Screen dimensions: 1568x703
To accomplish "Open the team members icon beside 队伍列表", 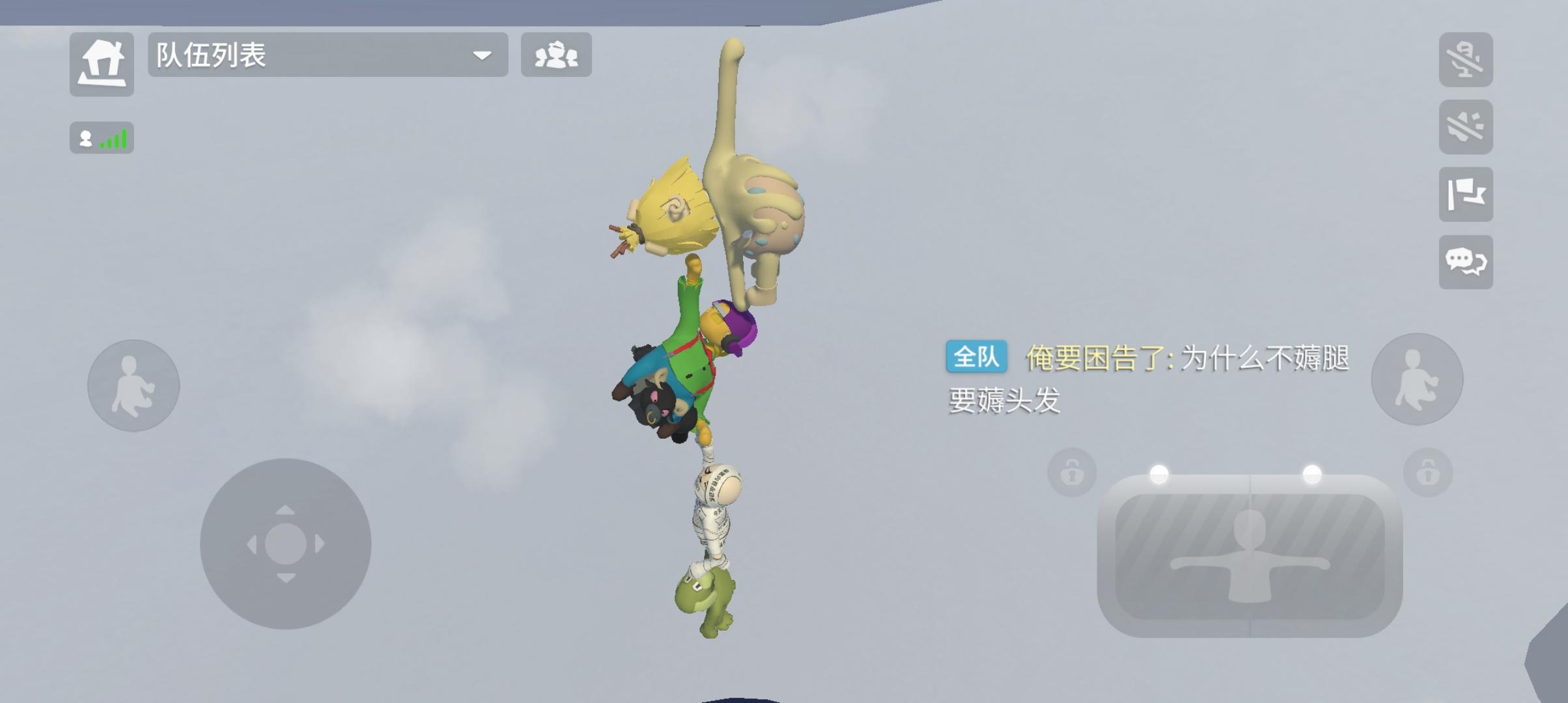I will 557,56.
